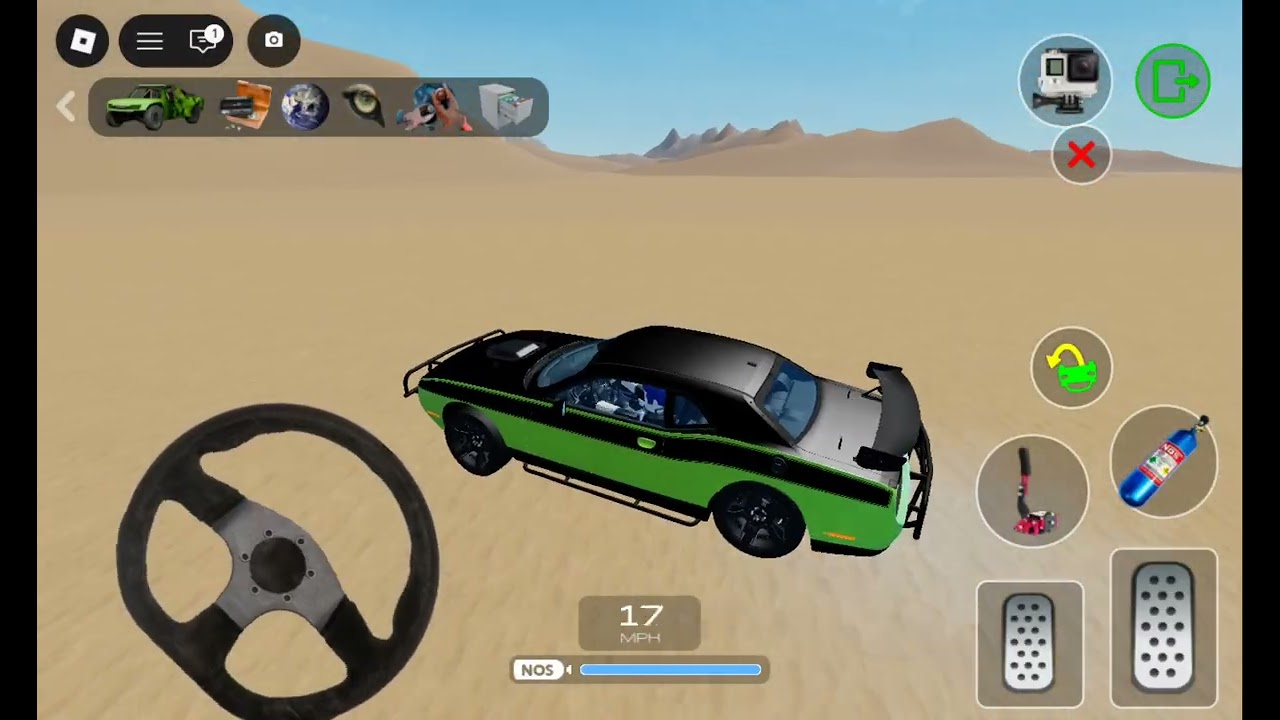
Task: Click the steering wheel control
Action: point(277,560)
